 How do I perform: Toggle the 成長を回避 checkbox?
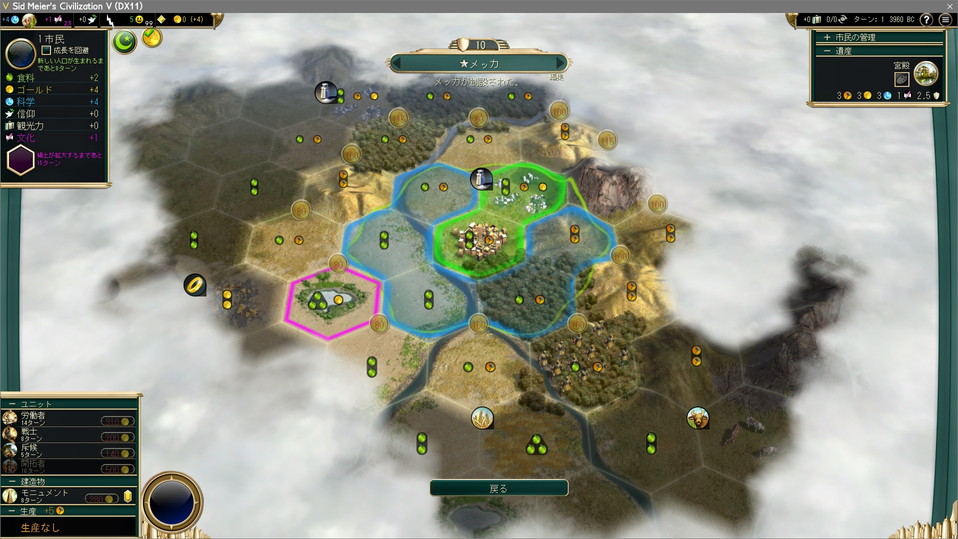point(46,49)
